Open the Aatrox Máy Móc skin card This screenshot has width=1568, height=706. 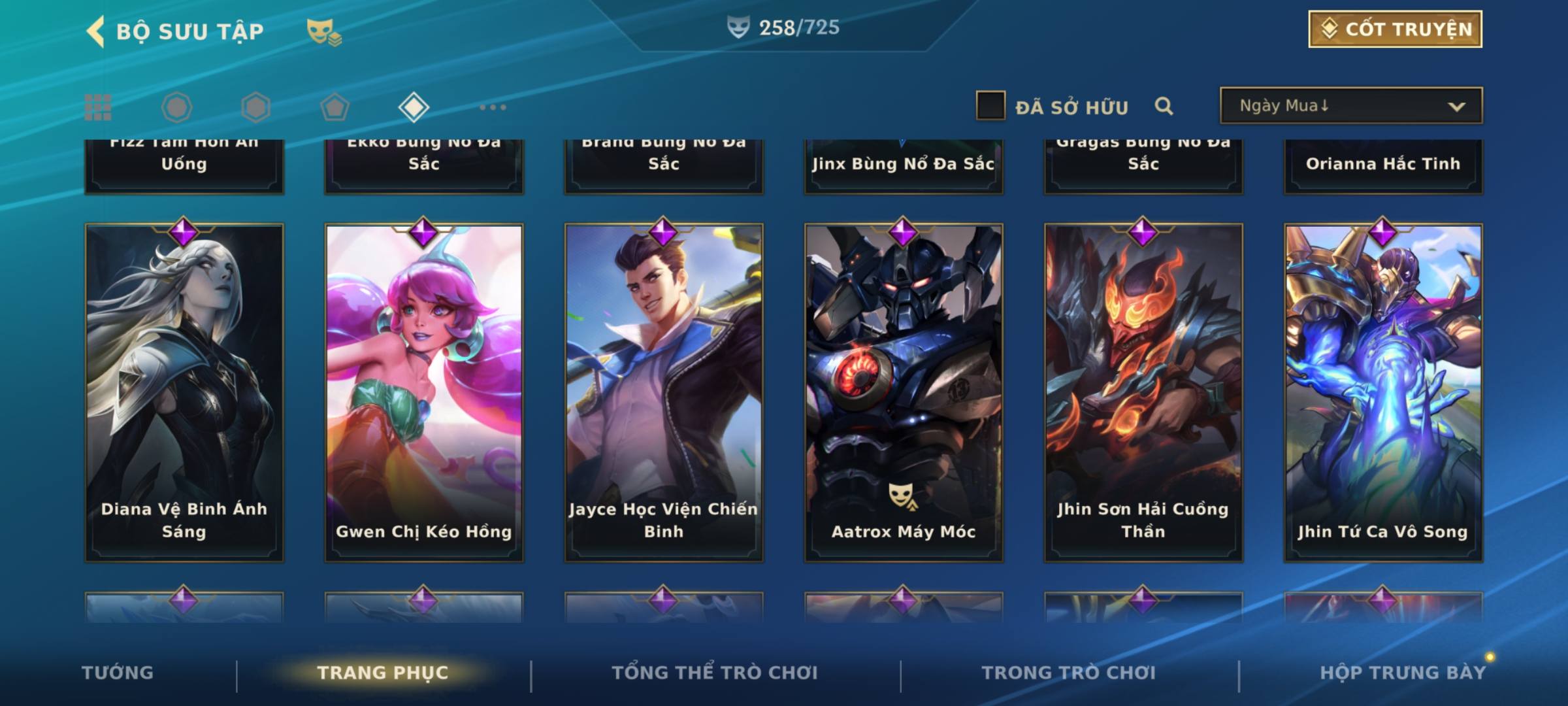(x=904, y=392)
